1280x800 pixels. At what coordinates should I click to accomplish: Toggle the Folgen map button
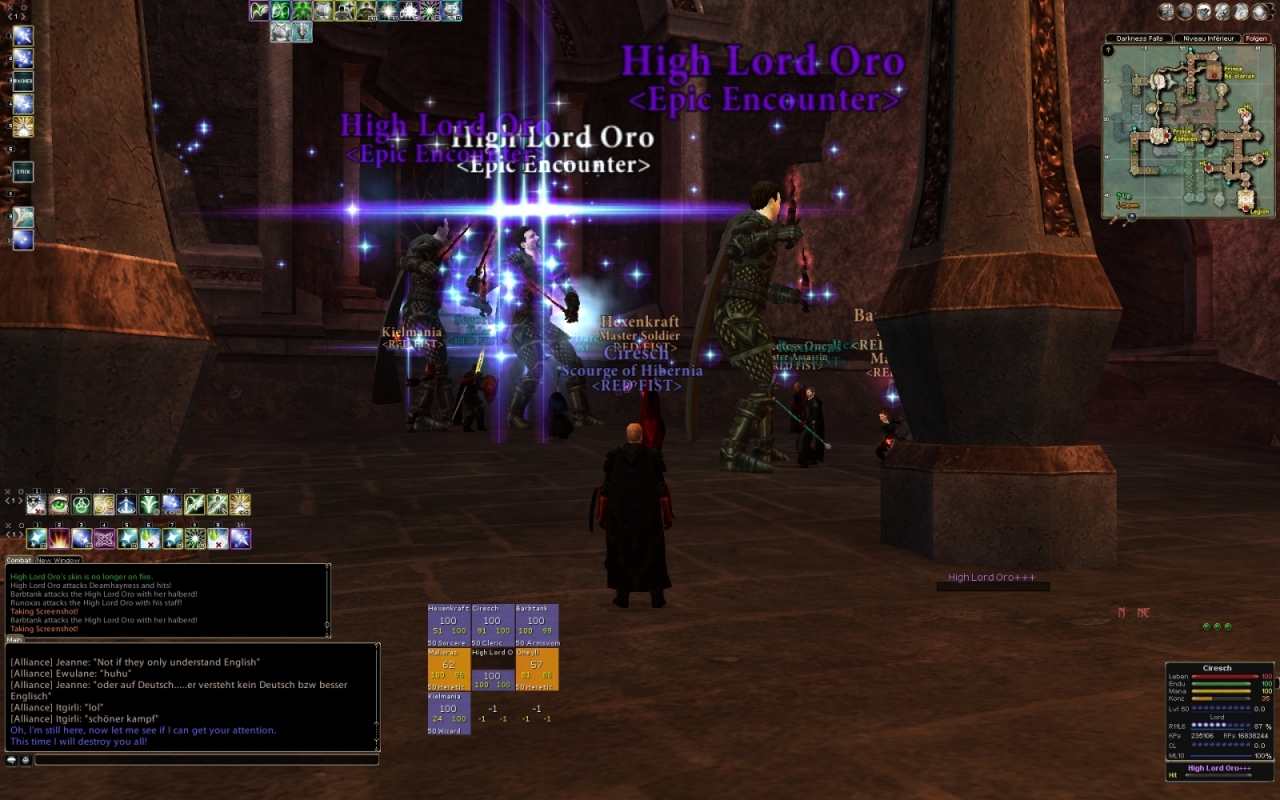click(x=1256, y=38)
